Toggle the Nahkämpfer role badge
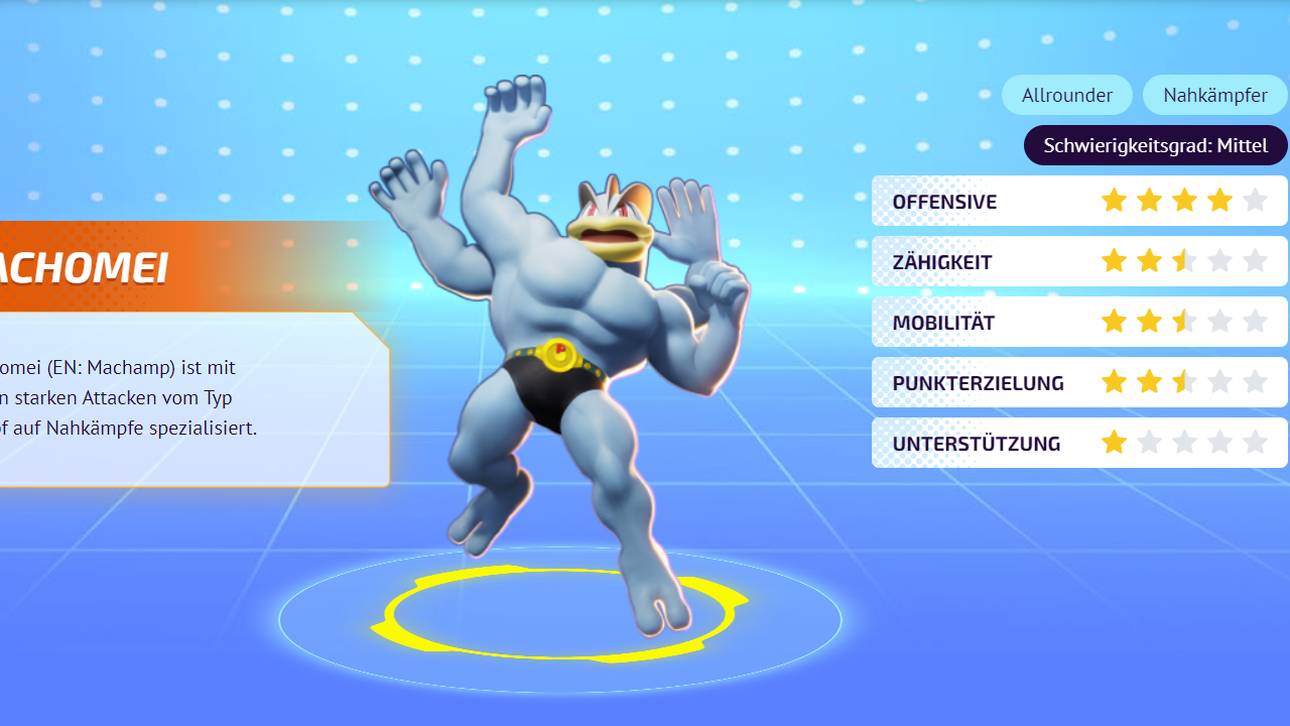 click(1215, 94)
